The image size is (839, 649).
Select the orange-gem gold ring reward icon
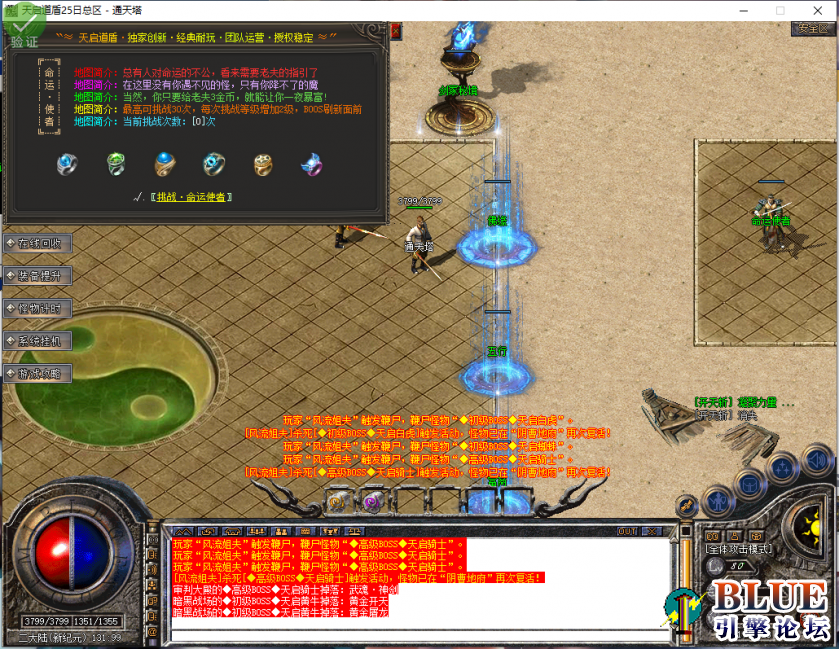pyautogui.click(x=263, y=163)
